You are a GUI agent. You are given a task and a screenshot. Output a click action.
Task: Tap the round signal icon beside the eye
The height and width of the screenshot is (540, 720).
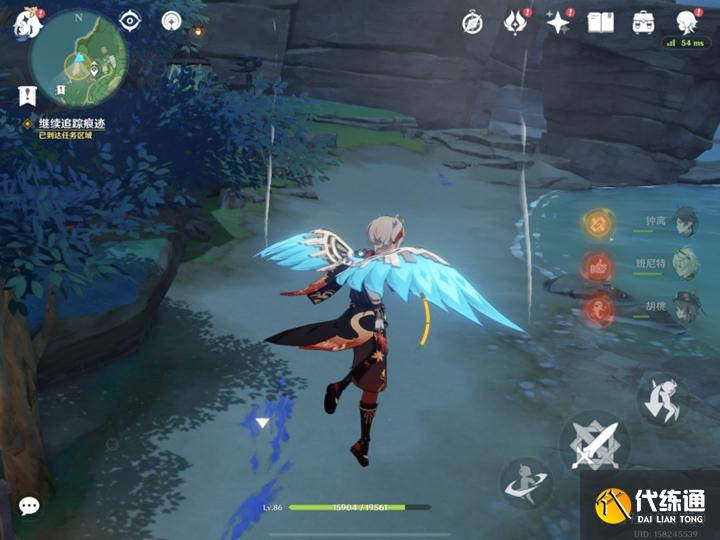click(x=172, y=20)
